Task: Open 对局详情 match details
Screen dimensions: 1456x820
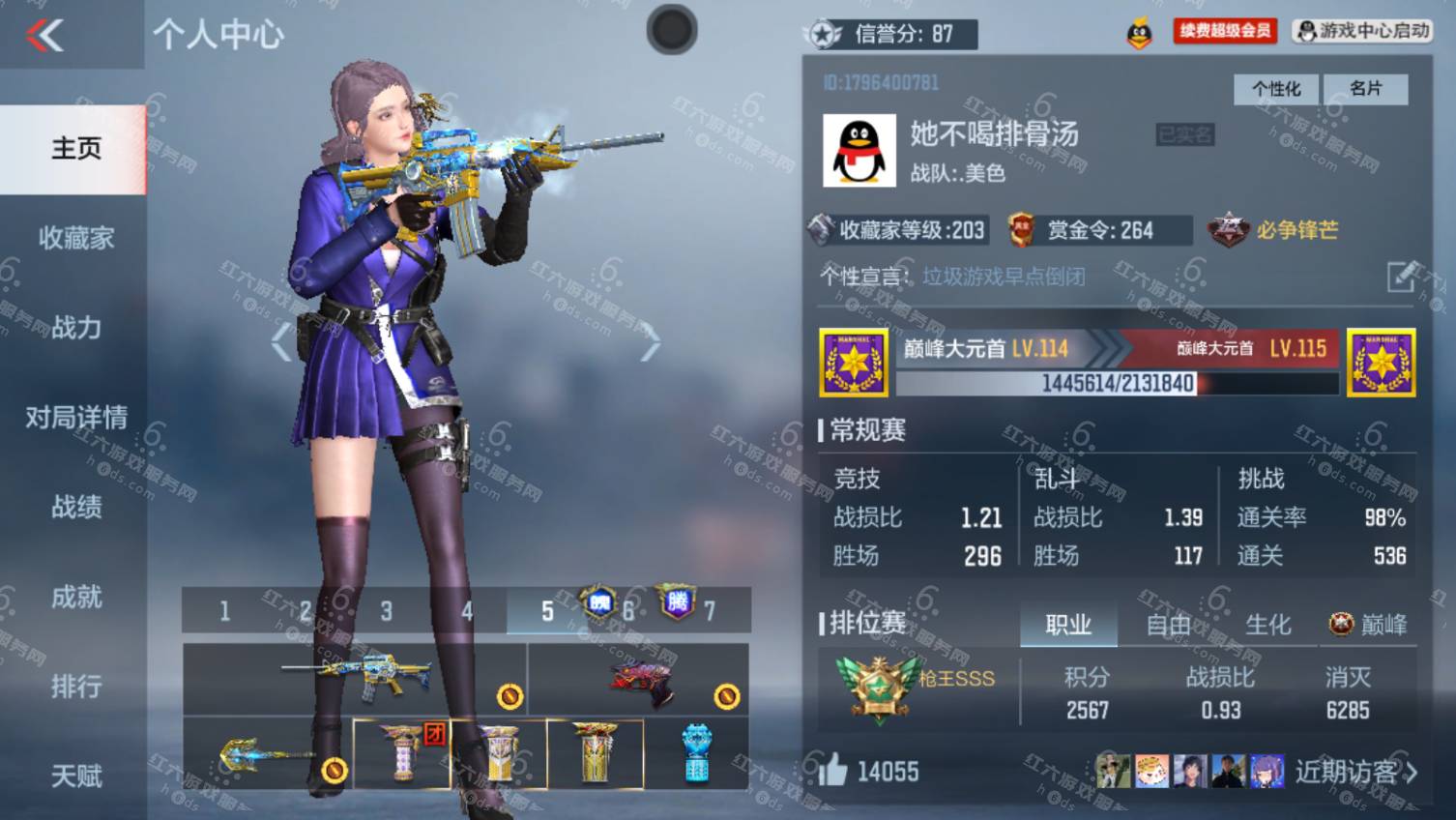Action: (75, 418)
